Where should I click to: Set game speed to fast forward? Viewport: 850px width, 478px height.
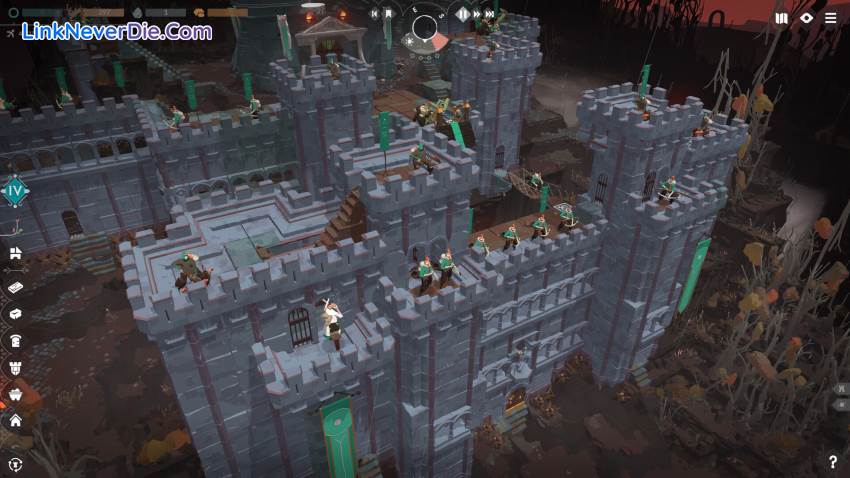477,14
